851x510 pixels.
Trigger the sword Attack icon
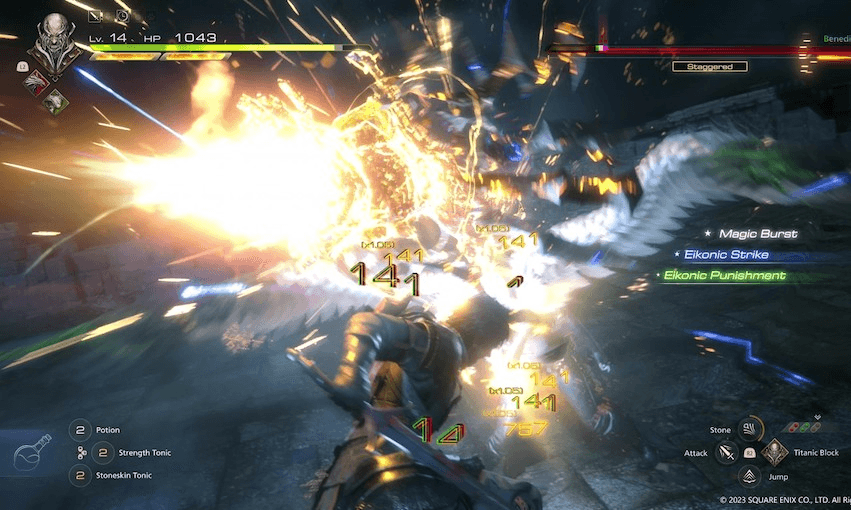coord(727,454)
